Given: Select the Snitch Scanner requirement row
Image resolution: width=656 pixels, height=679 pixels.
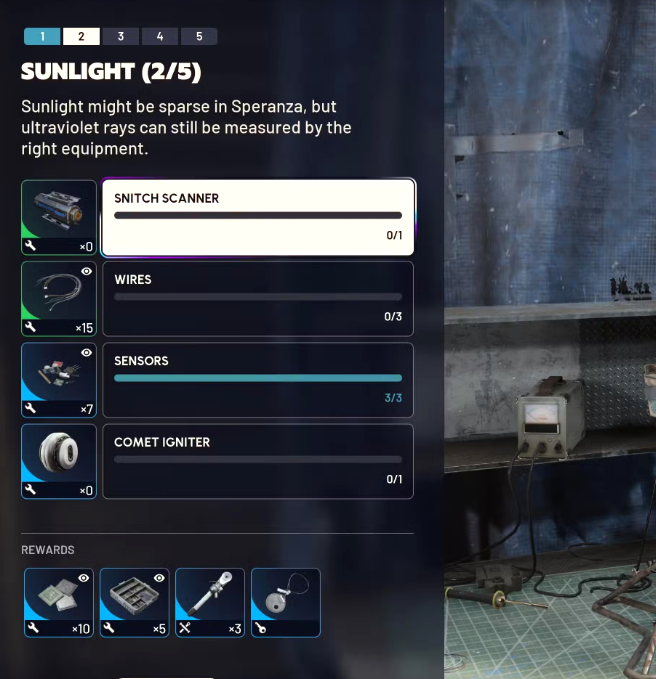Looking at the screenshot, I should tap(258, 217).
